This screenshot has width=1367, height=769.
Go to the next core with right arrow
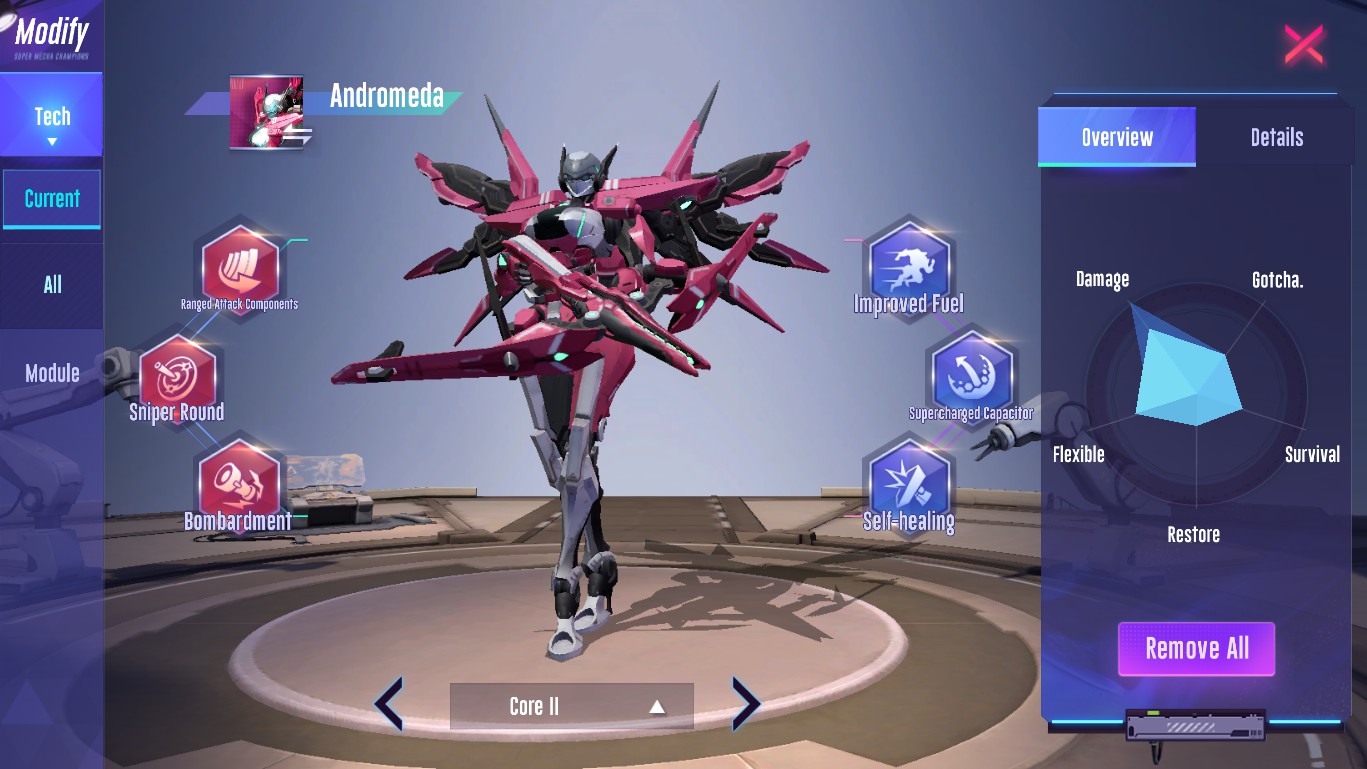(746, 704)
